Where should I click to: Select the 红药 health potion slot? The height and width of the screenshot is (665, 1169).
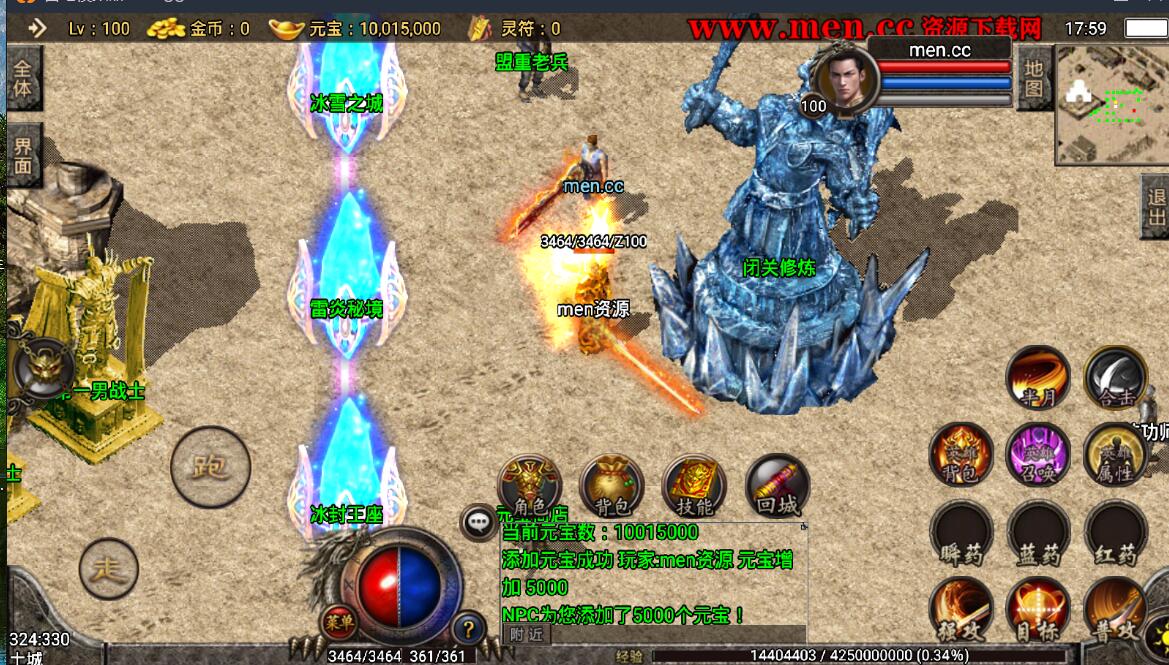[x=1115, y=533]
